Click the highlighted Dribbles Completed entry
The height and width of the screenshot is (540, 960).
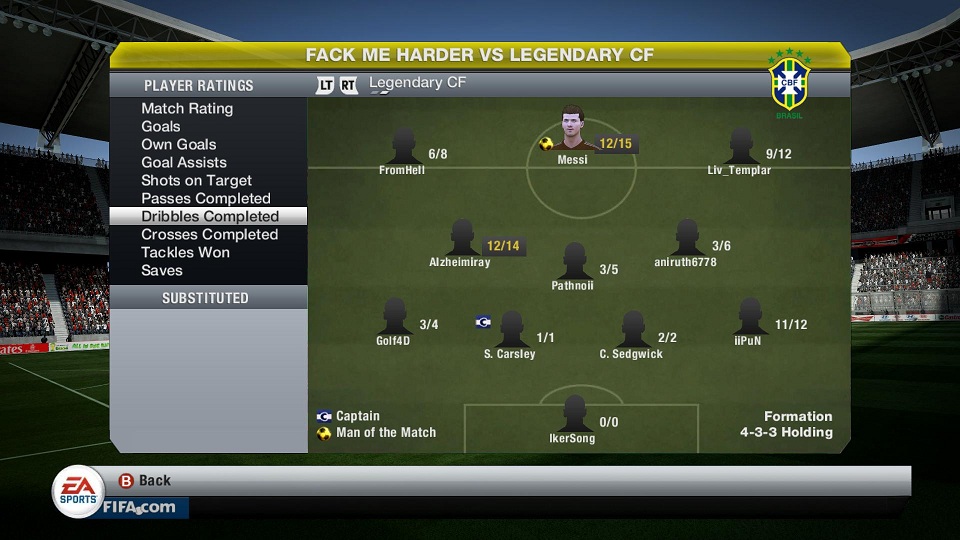click(209, 216)
